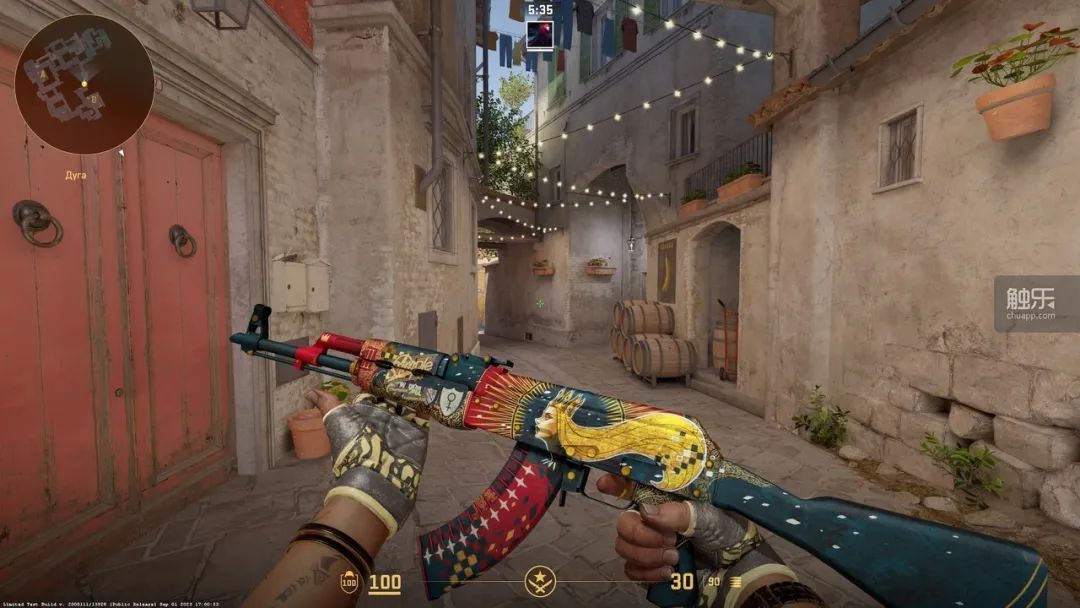Select the player avatar below the round timer
The width and height of the screenshot is (1080, 608).
(x=540, y=36)
